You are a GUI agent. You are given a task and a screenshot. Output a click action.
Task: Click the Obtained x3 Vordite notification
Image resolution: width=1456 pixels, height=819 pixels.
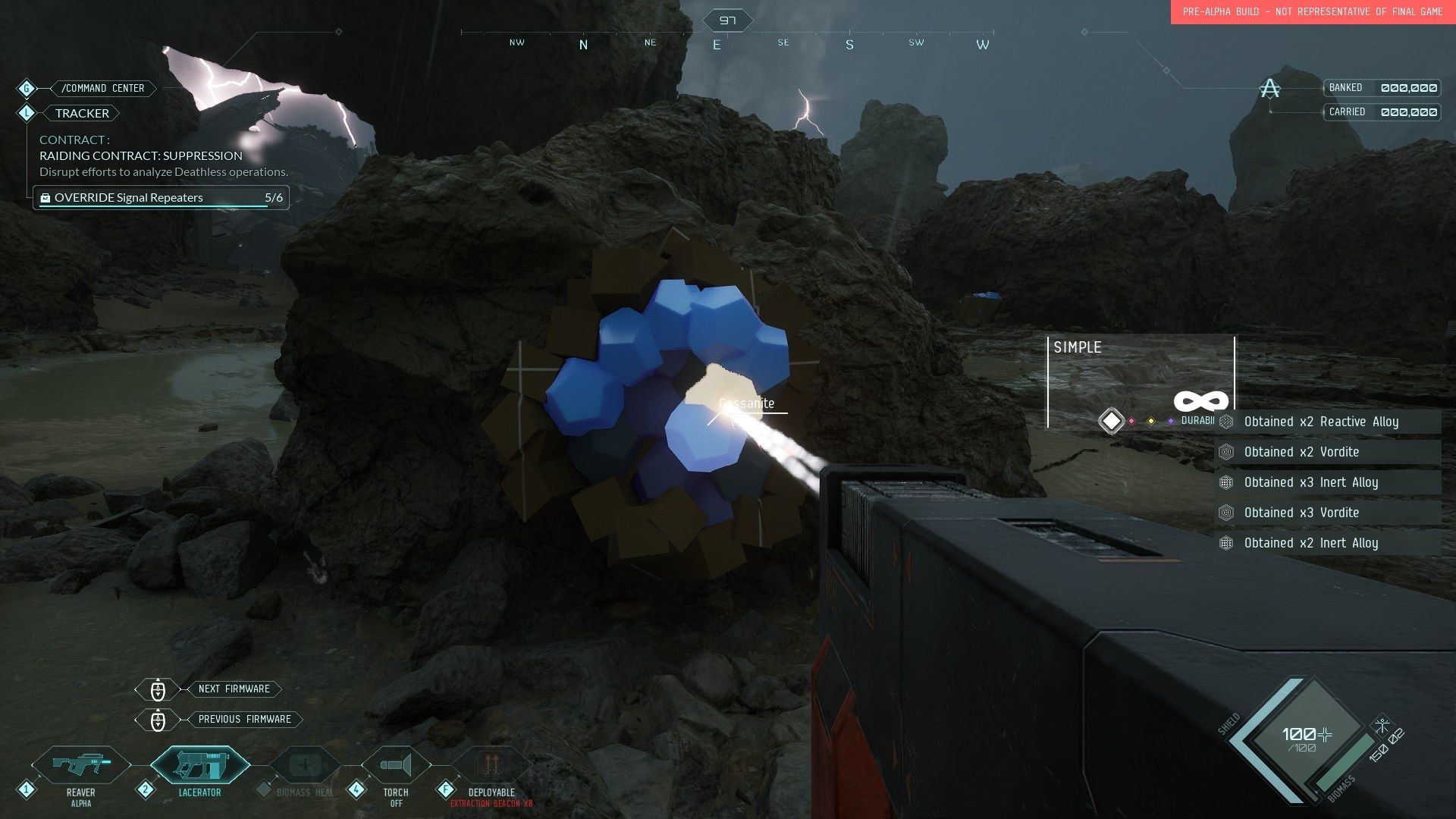point(1327,513)
